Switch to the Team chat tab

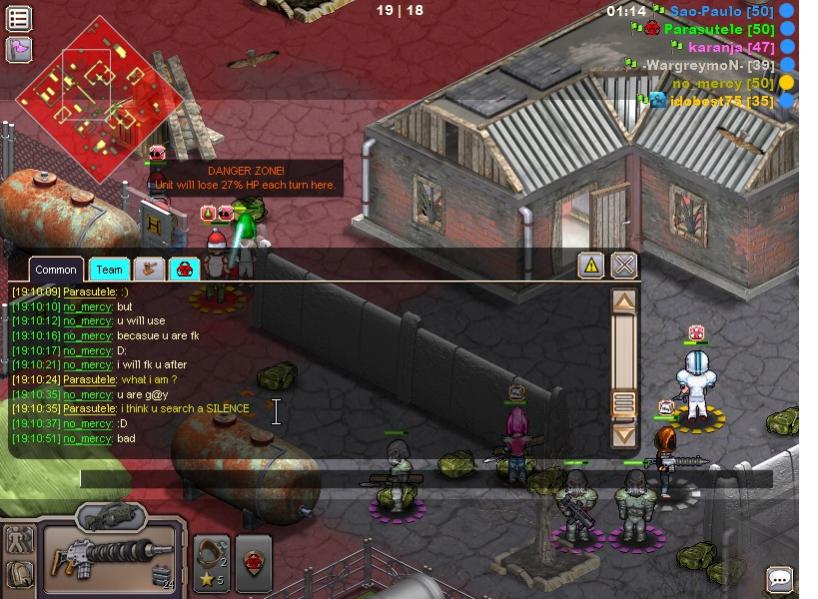[109, 269]
